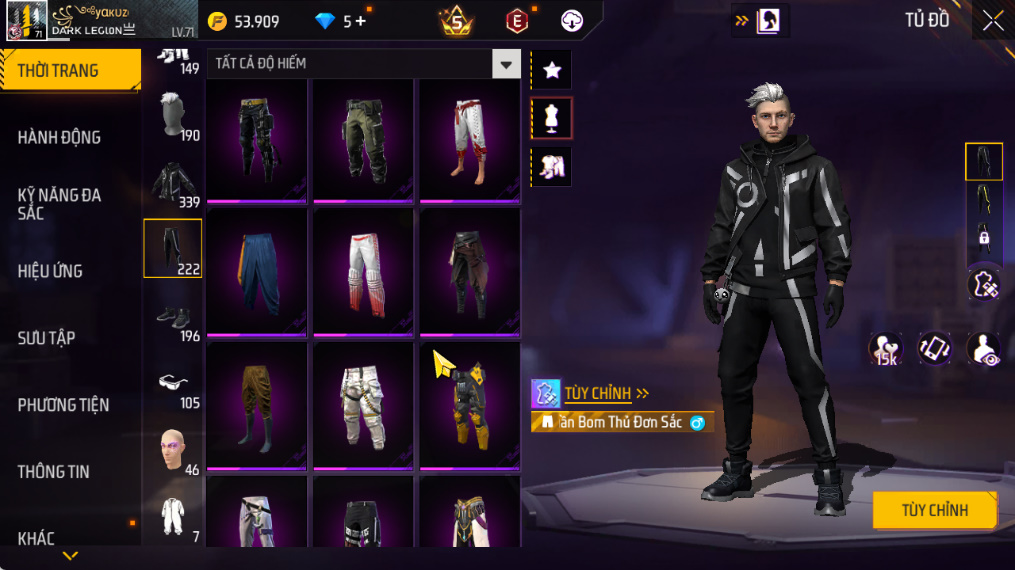This screenshot has height=570, width=1015.
Task: Click the yellow TÙY CHỈNH button
Action: pyautogui.click(x=934, y=510)
